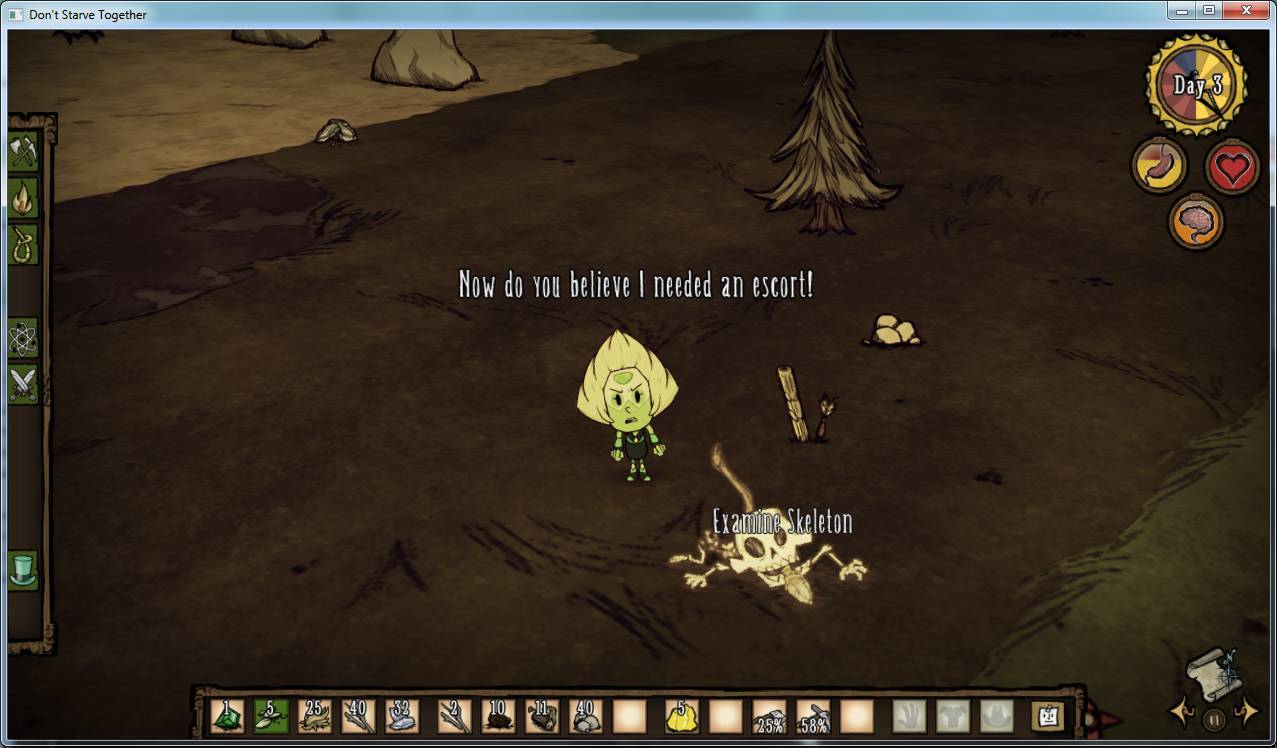This screenshot has height=748, width=1277.
Task: Select the tool at 58% durability
Action: [813, 716]
